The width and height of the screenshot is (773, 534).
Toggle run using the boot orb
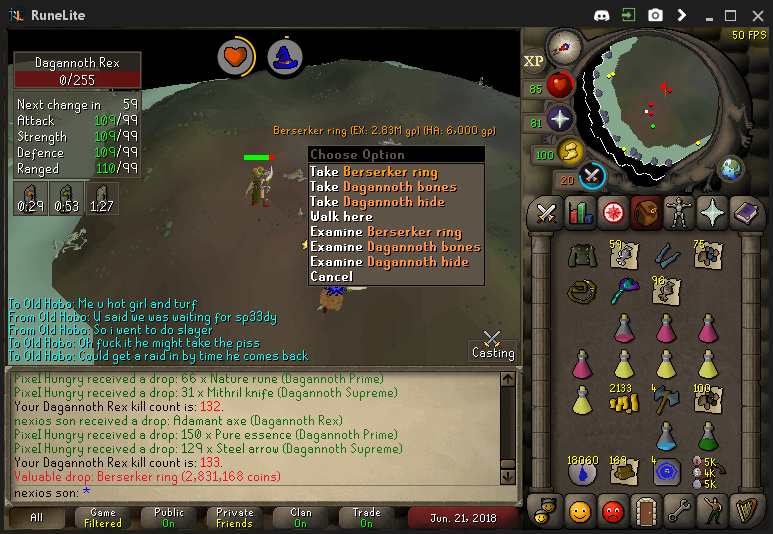pyautogui.click(x=570, y=153)
